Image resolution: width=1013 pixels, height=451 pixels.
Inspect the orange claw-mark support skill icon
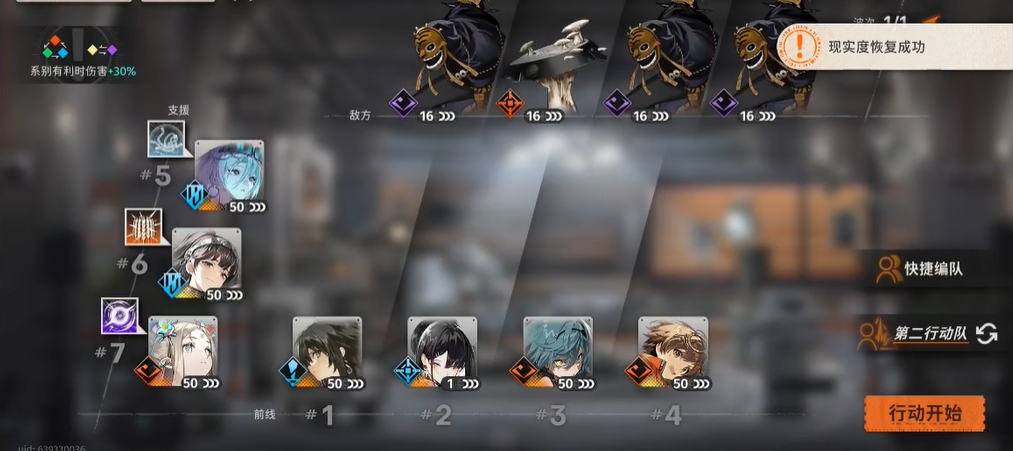(x=142, y=227)
